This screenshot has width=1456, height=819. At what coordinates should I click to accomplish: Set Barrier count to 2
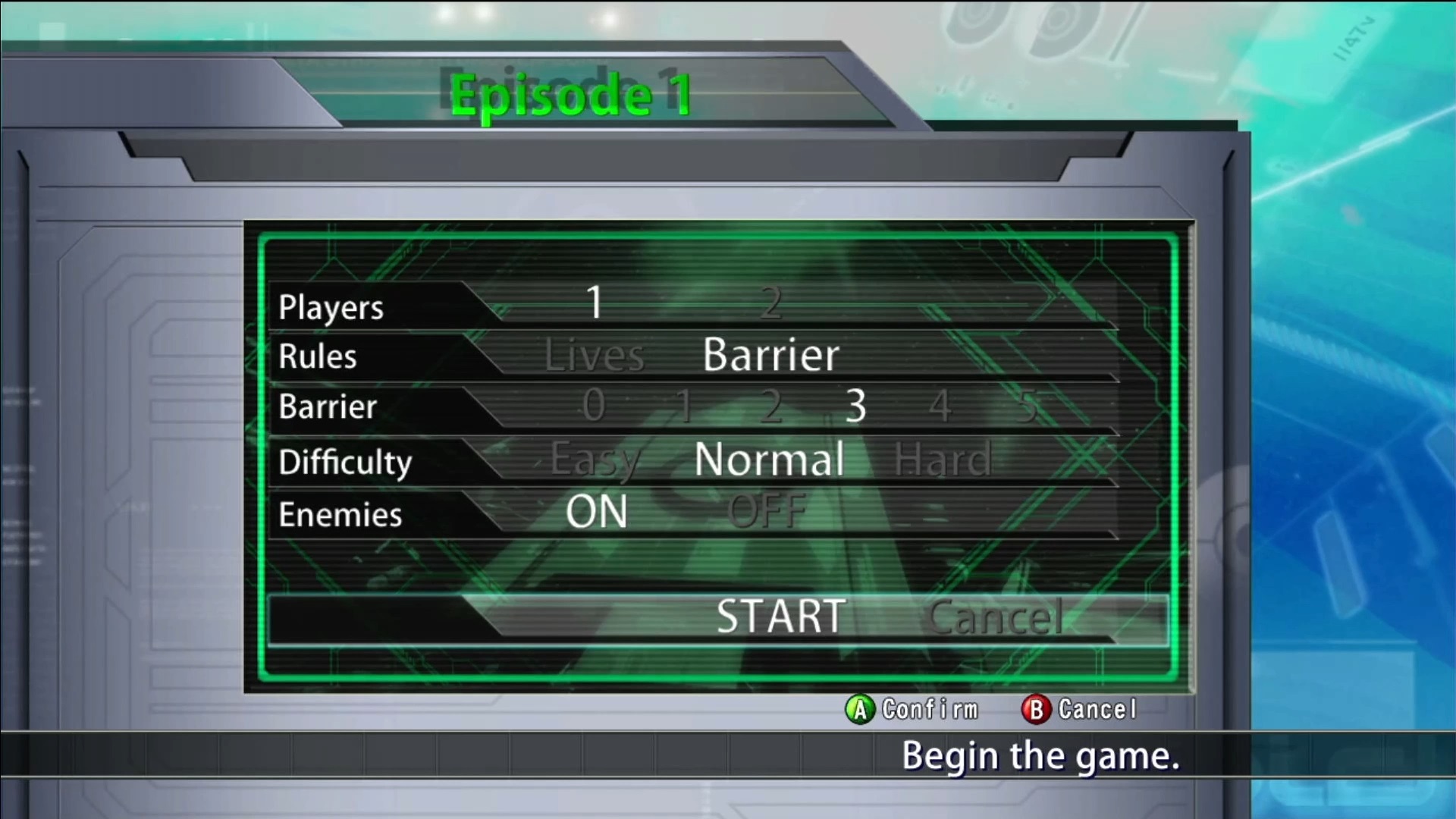tap(770, 406)
